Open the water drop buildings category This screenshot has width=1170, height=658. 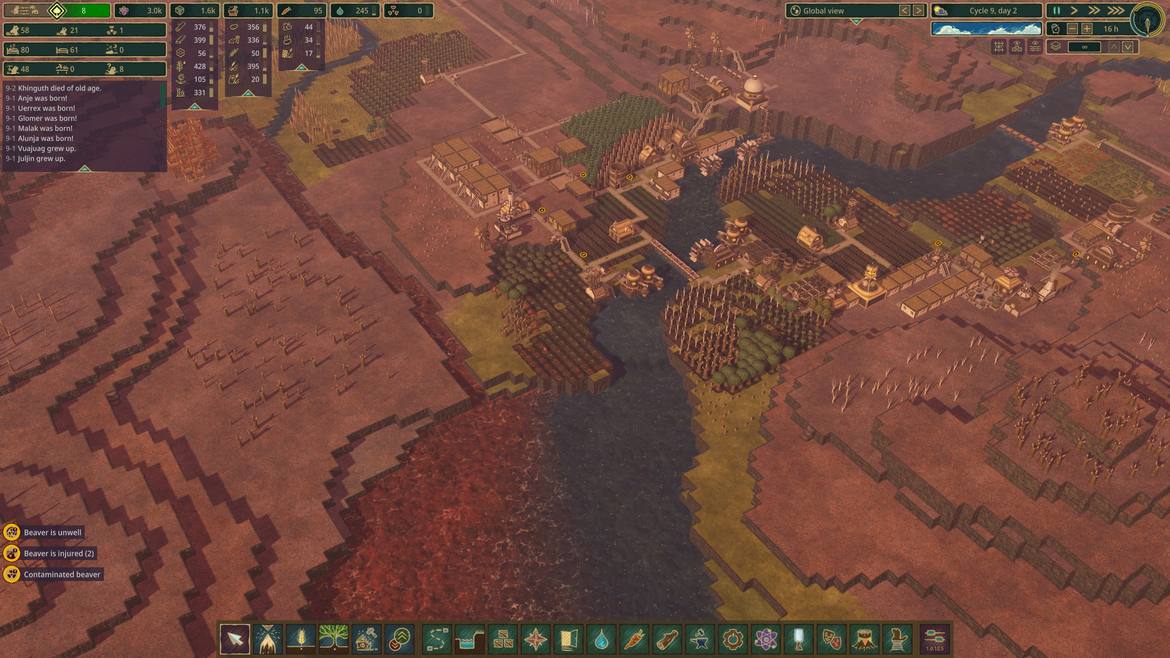click(x=601, y=638)
